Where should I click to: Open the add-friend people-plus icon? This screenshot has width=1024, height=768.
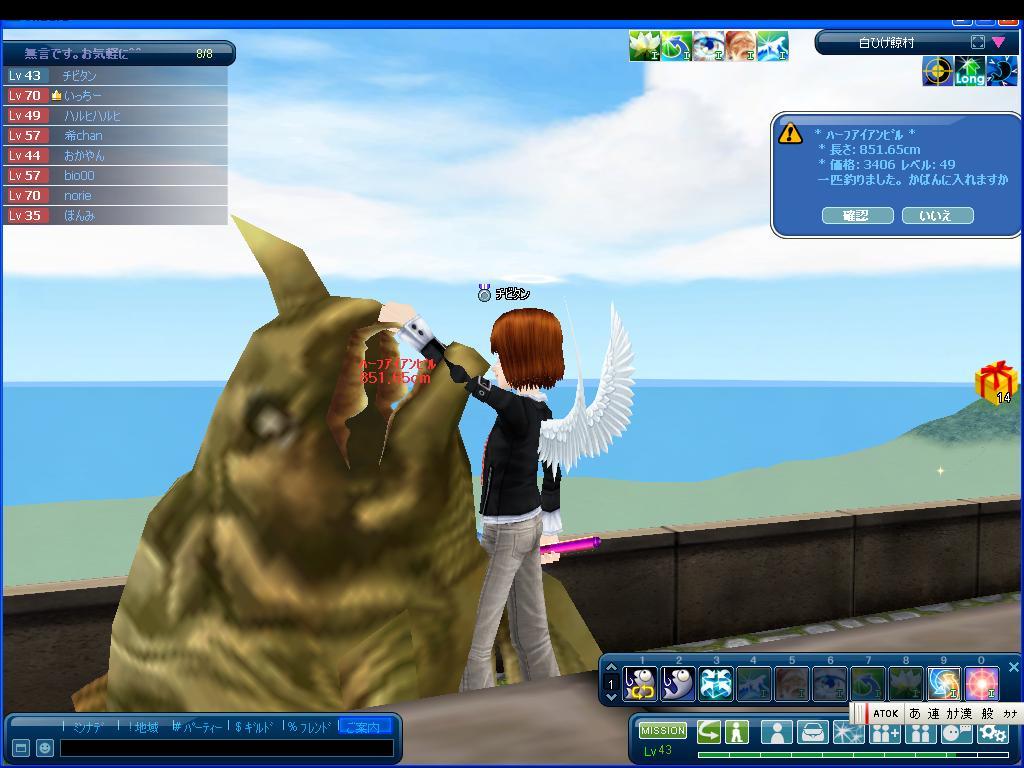coord(884,733)
